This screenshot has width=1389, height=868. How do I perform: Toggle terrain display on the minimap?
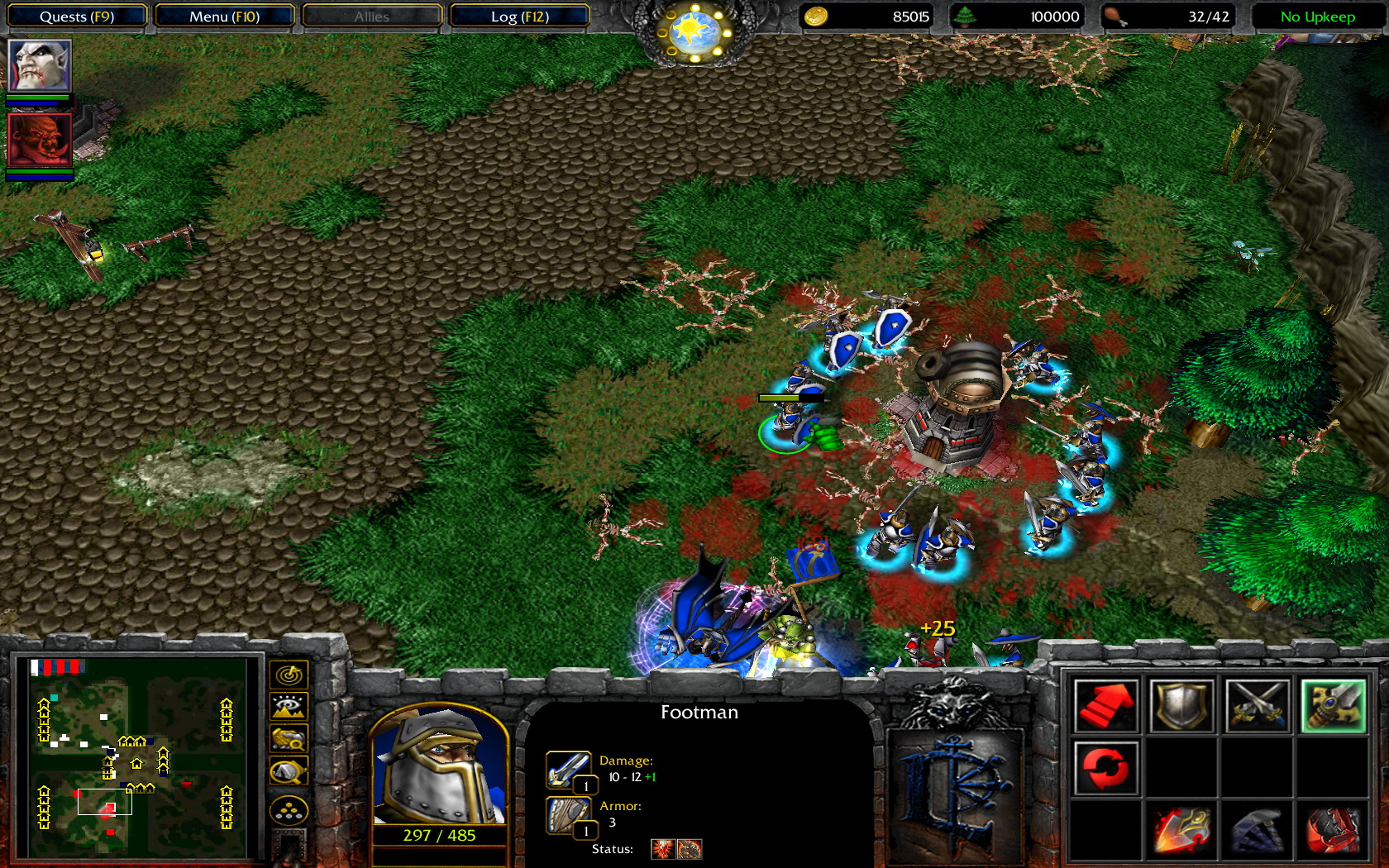(x=288, y=705)
